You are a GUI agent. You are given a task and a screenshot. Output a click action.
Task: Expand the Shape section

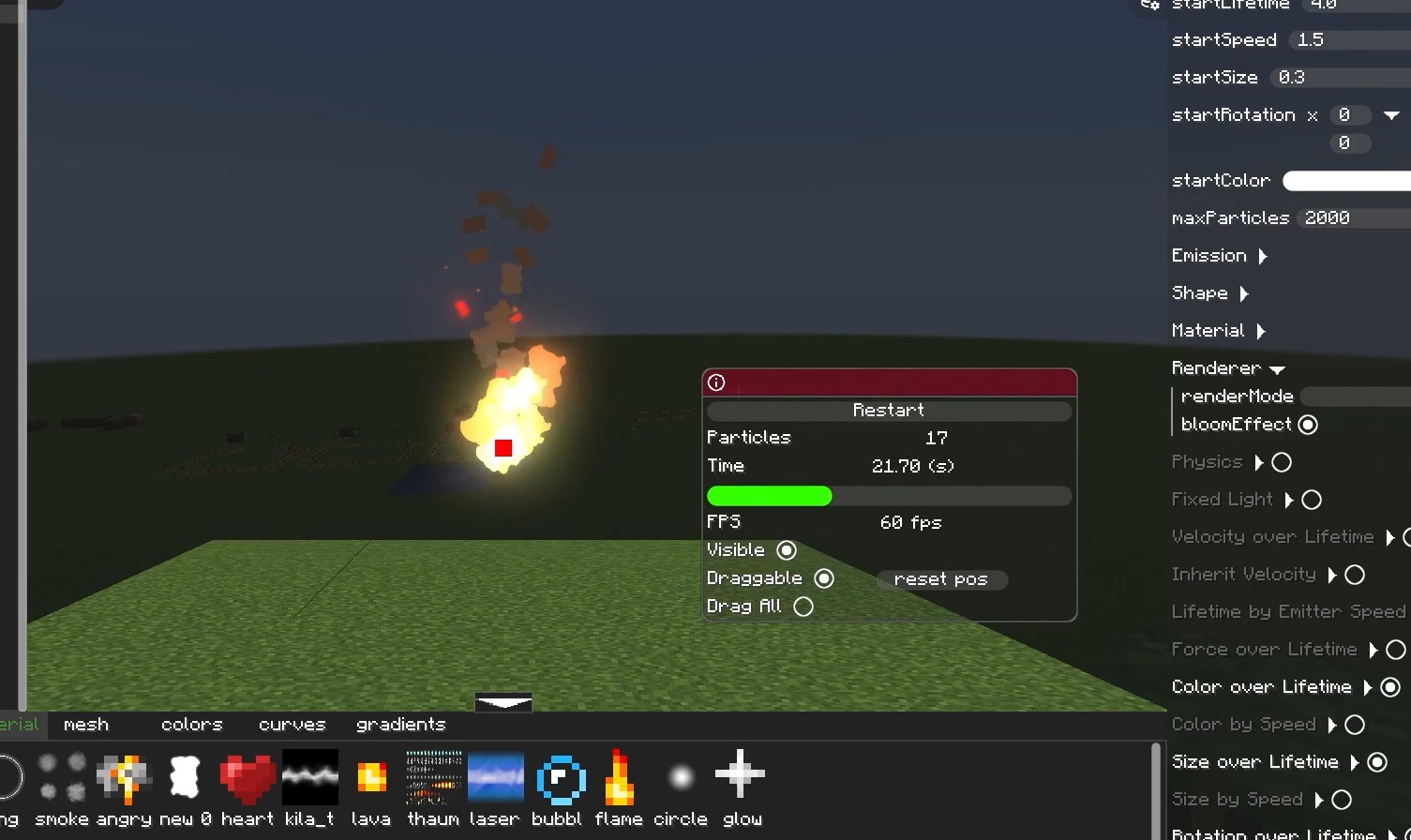1244,293
